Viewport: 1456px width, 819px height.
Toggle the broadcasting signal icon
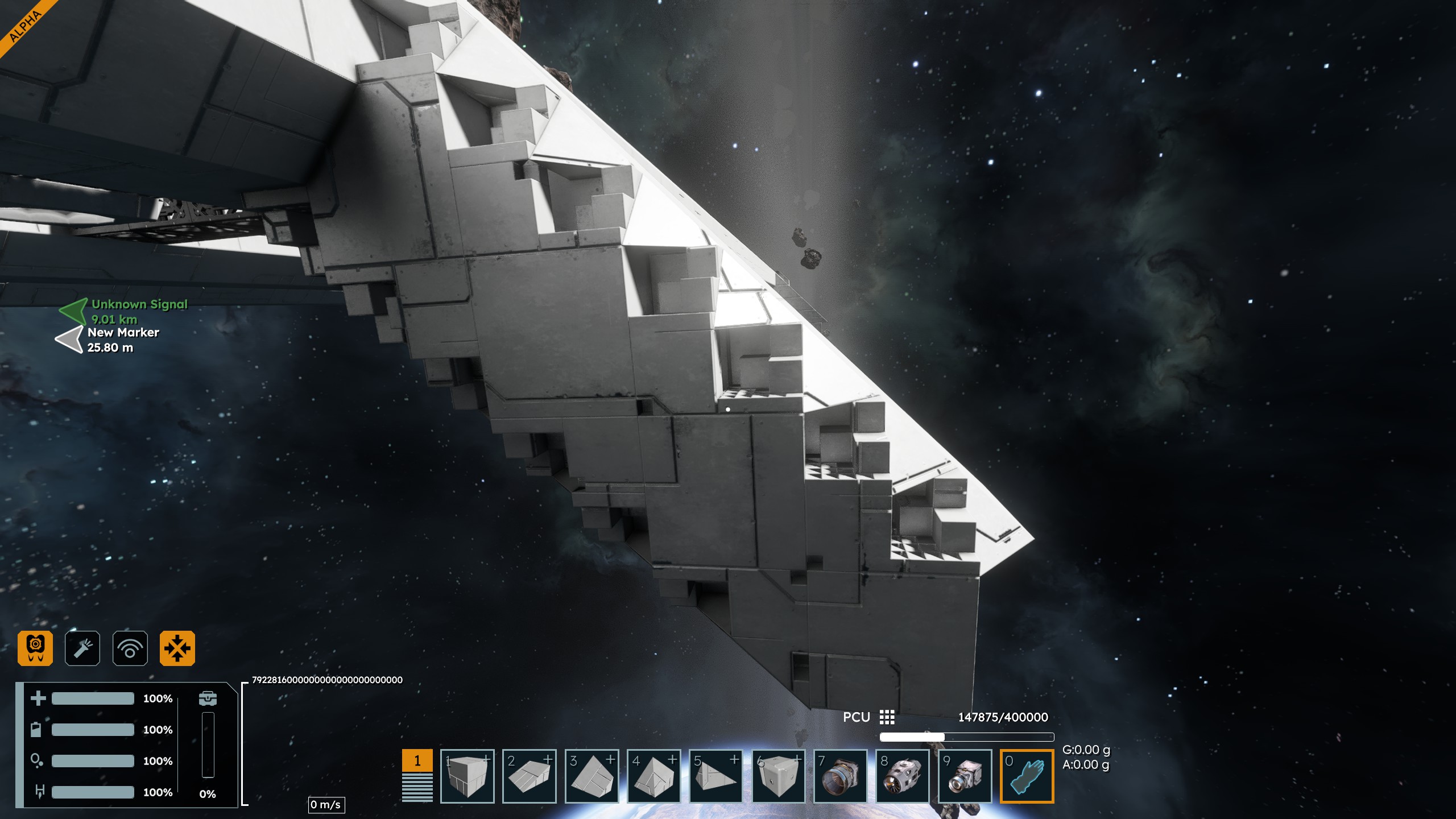pyautogui.click(x=130, y=648)
